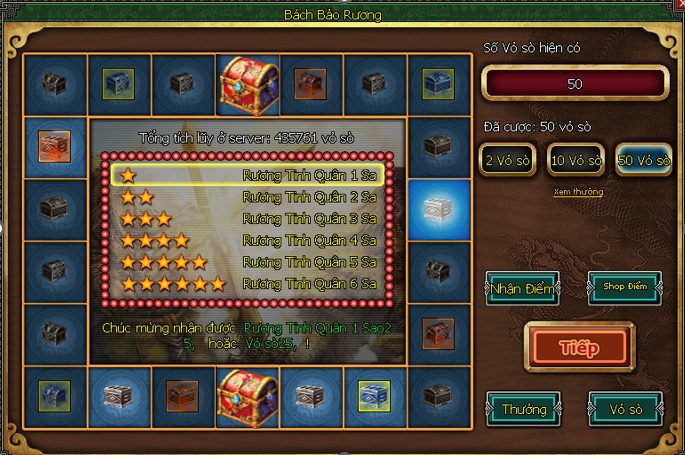This screenshot has width=685, height=455.
Task: Open the Thưởng button
Action: point(522,408)
